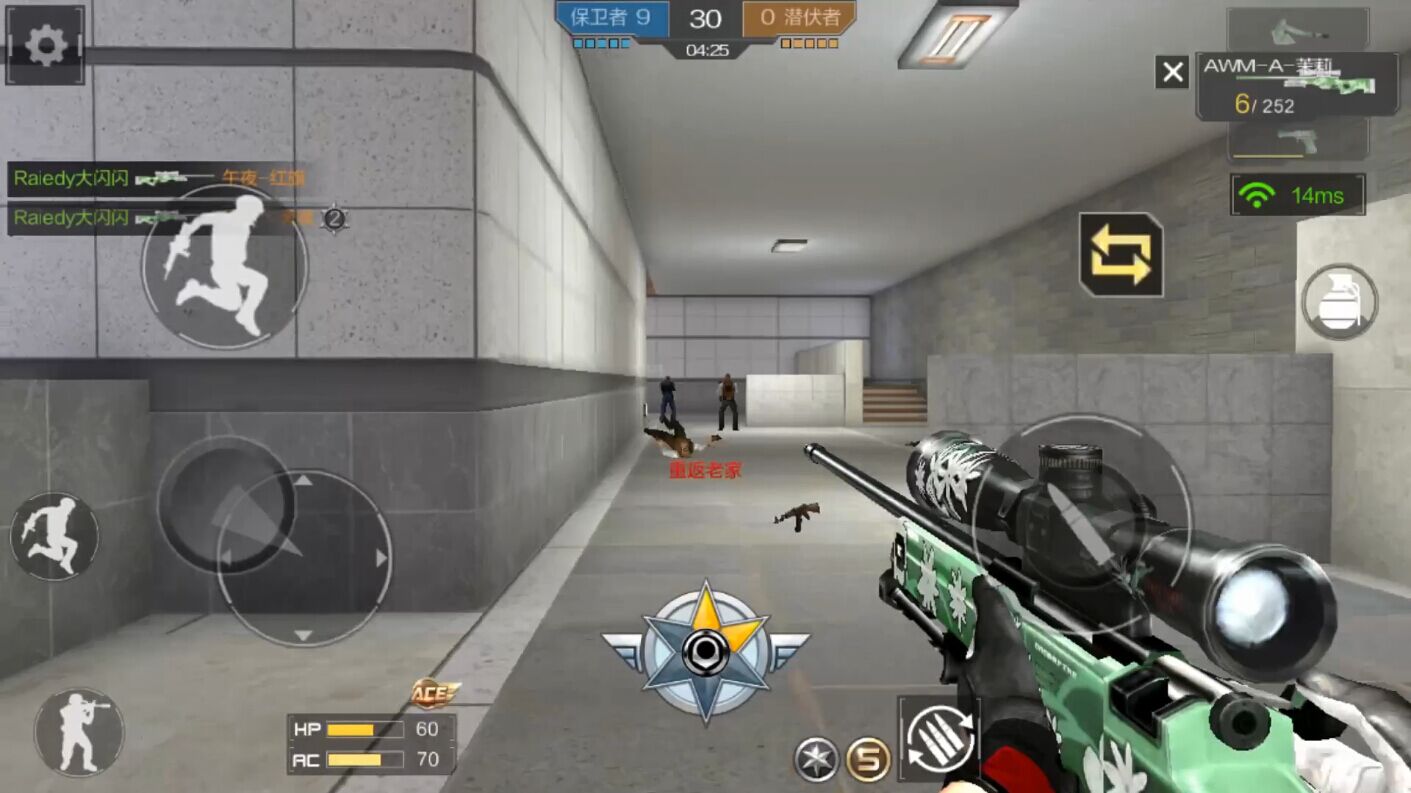
Task: Reload the weapon with the bullets button
Action: click(x=938, y=740)
